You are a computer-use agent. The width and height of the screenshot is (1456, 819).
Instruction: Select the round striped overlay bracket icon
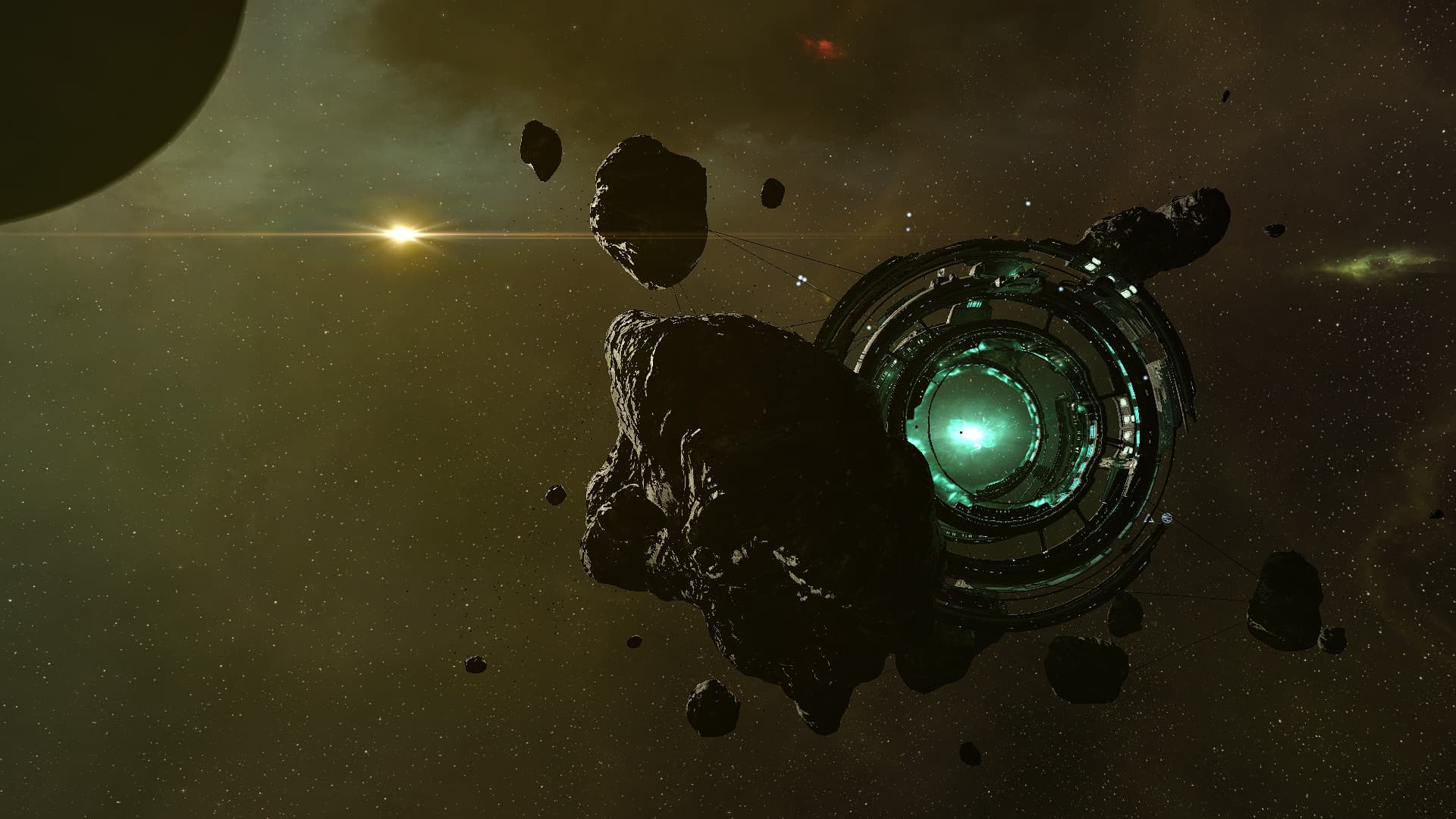pyautogui.click(x=1166, y=519)
